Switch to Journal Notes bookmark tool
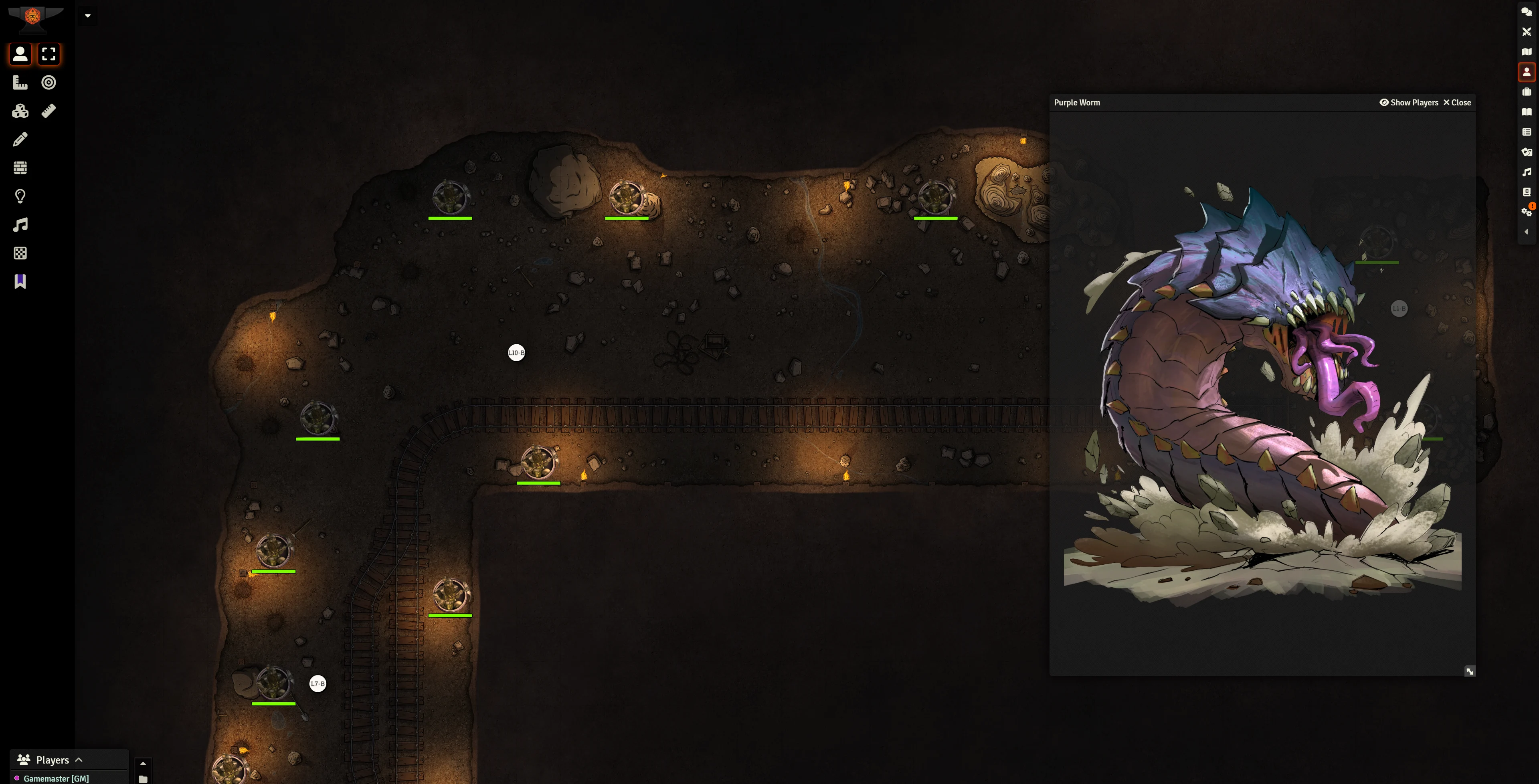Image resolution: width=1539 pixels, height=784 pixels. point(20,281)
